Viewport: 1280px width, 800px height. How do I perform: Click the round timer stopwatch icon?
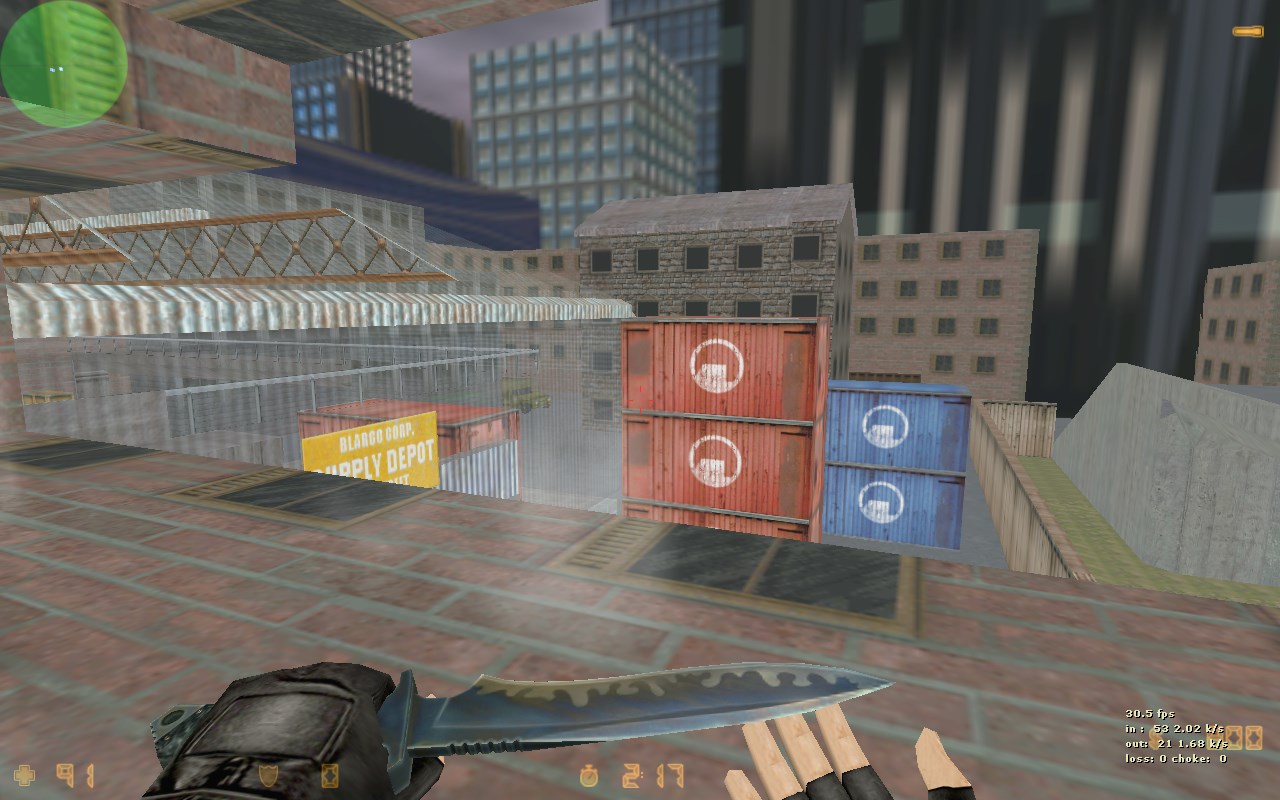(590, 775)
